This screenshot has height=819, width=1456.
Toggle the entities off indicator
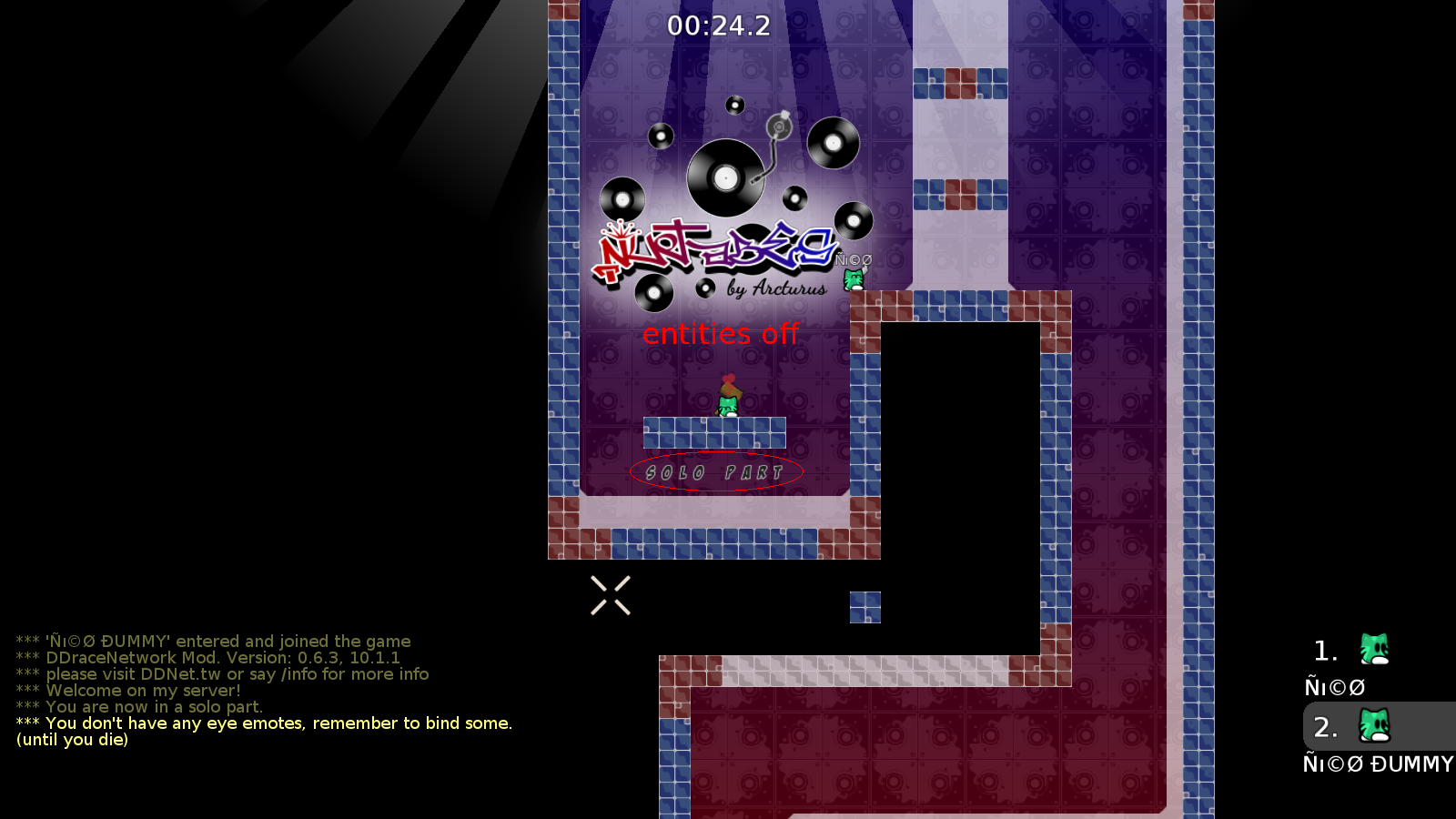pos(721,334)
